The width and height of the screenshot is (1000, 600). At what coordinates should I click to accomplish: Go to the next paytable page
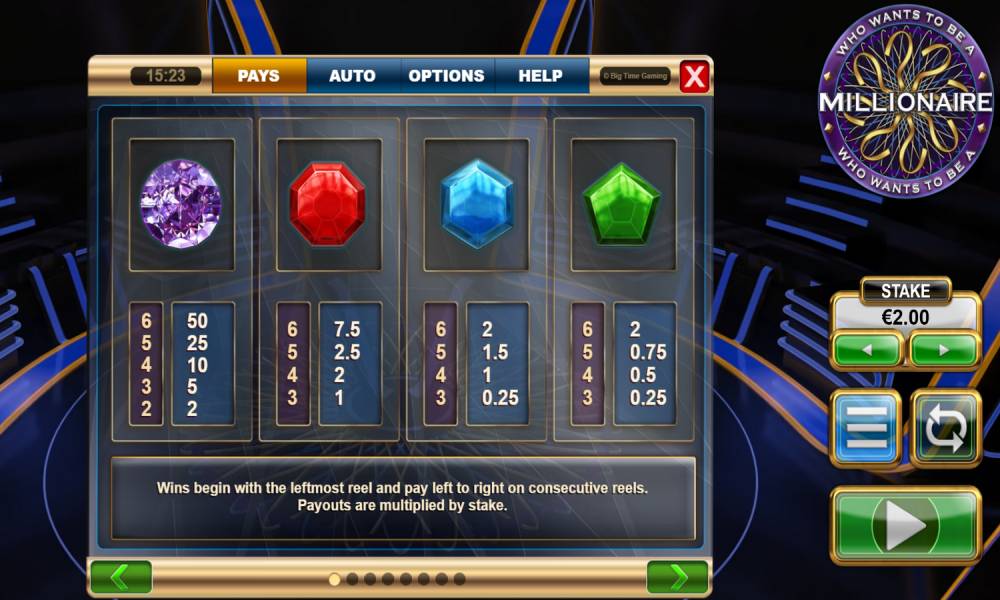tap(678, 577)
